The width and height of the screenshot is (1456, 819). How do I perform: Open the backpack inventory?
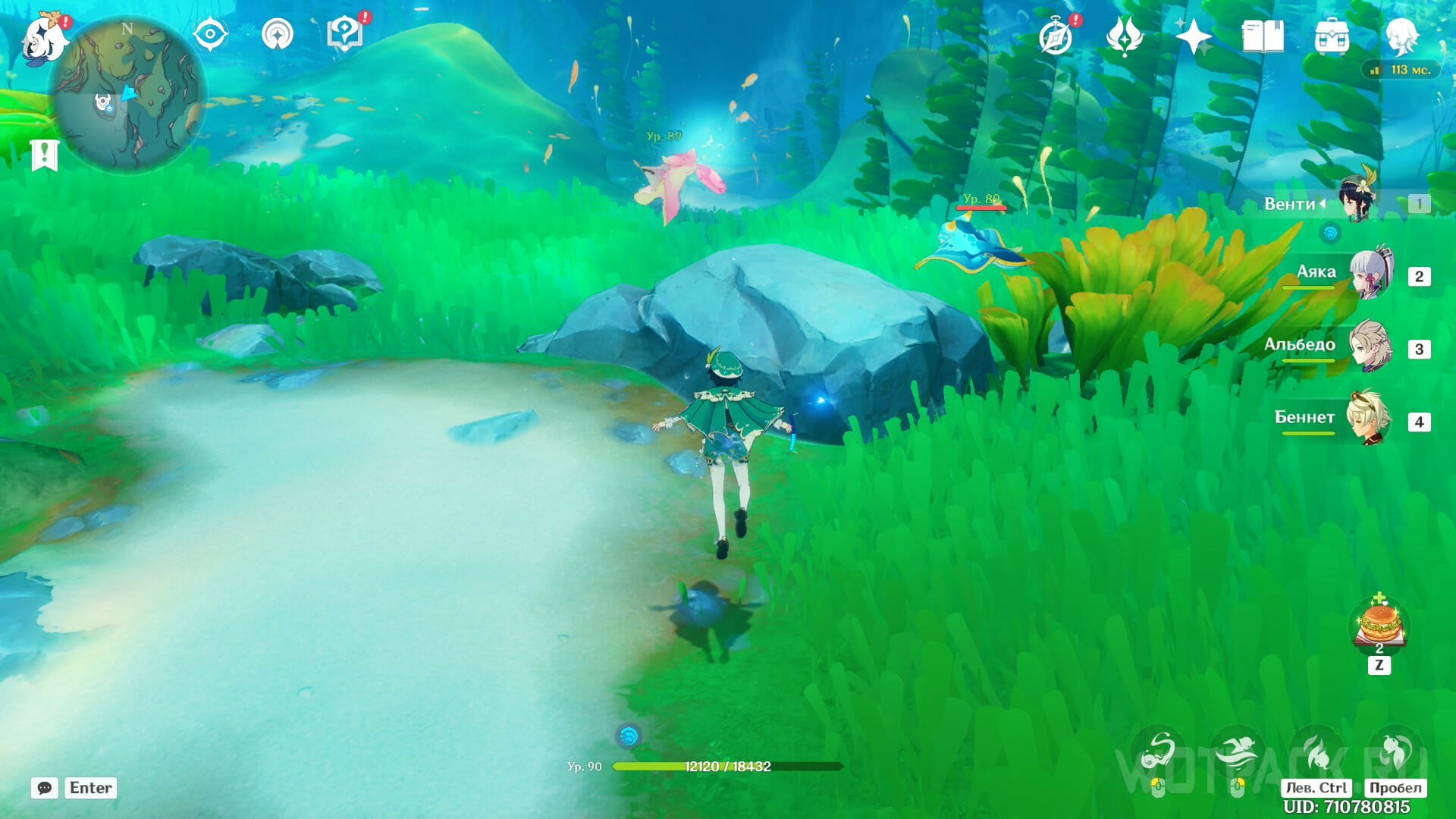(1332, 36)
